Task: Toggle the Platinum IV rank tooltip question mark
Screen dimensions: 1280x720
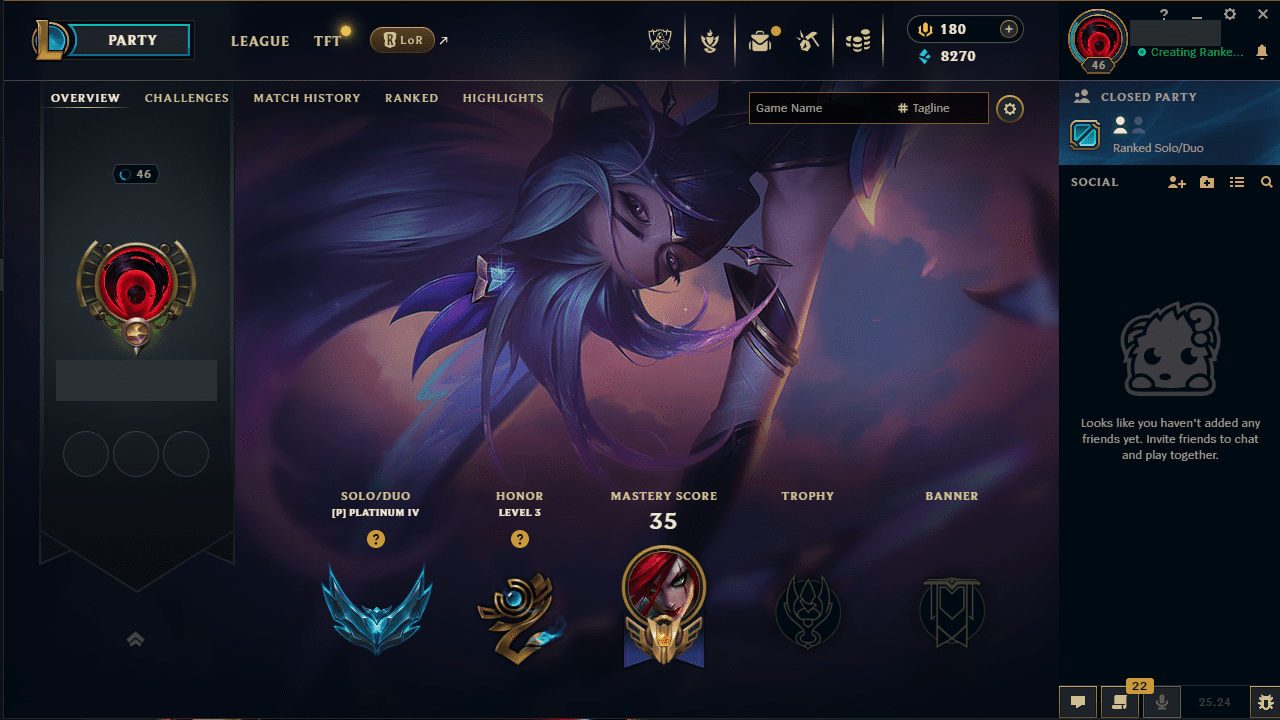Action: pos(375,539)
